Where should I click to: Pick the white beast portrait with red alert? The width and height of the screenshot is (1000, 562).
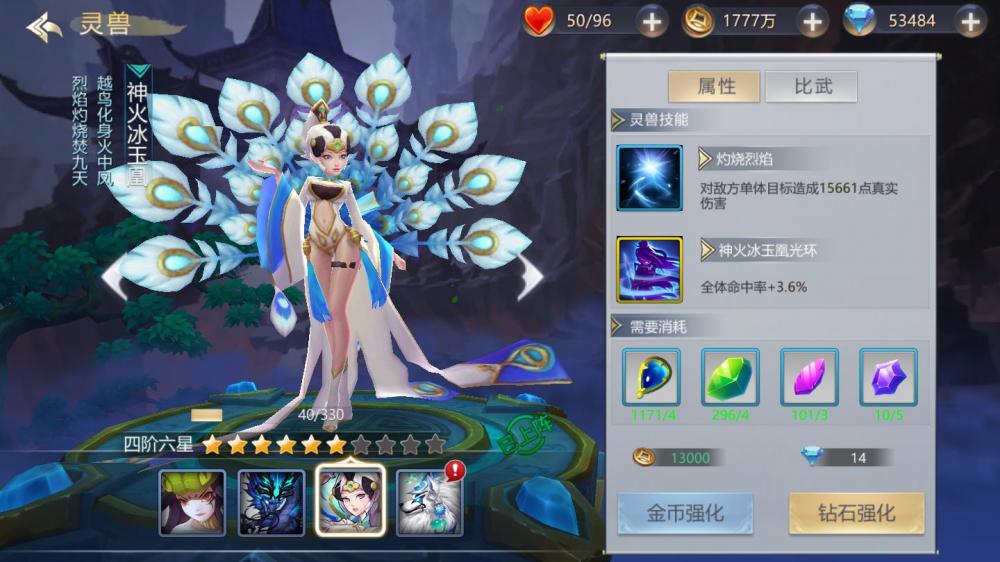coord(428,502)
